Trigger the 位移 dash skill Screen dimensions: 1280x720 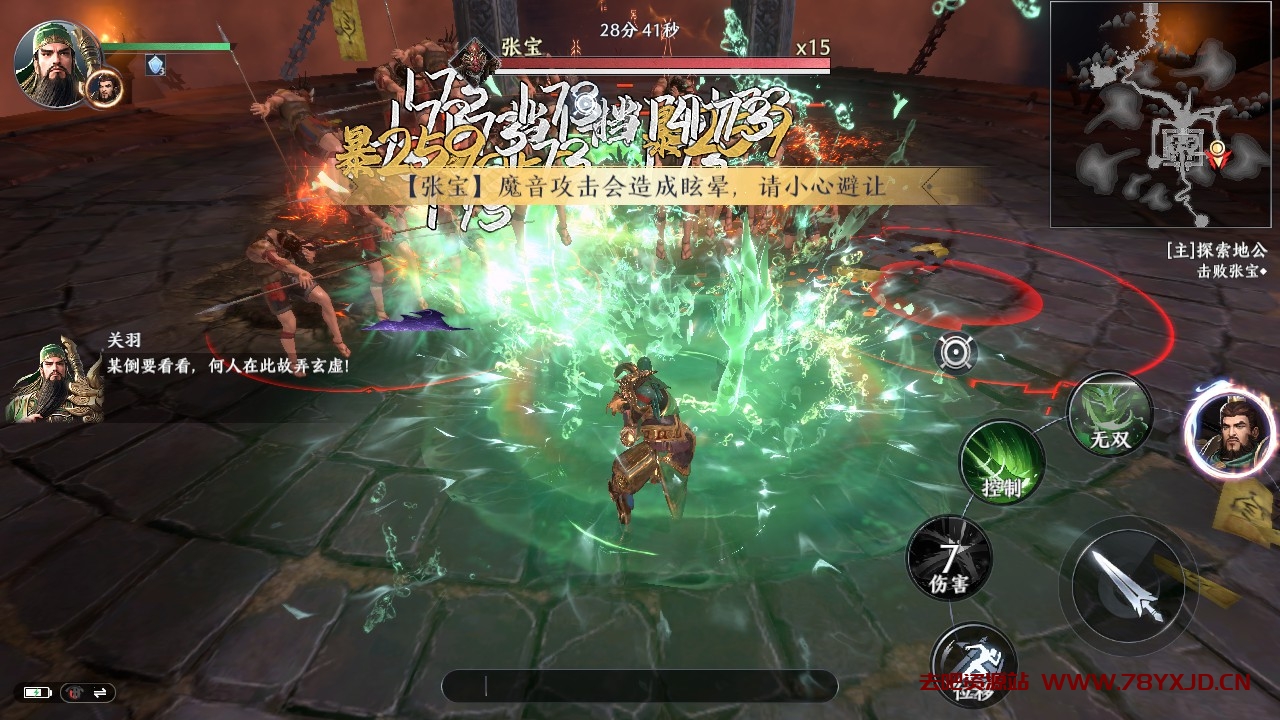click(973, 664)
